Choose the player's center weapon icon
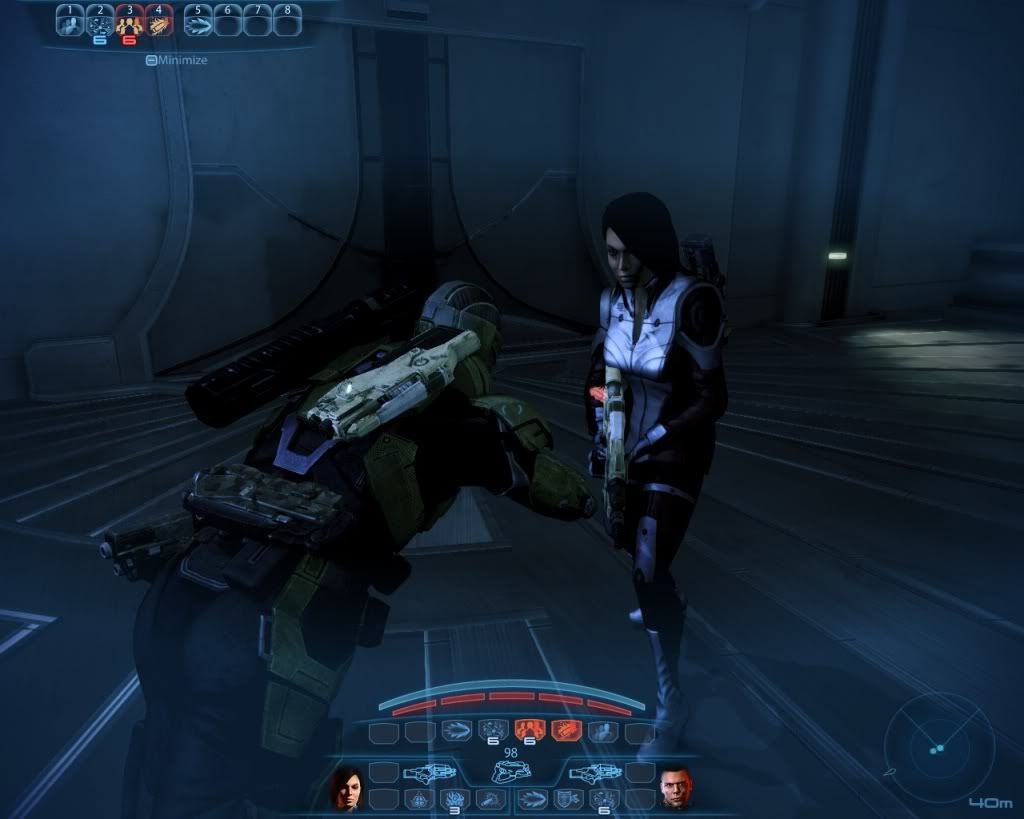Viewport: 1024px width, 819px height. coord(512,773)
